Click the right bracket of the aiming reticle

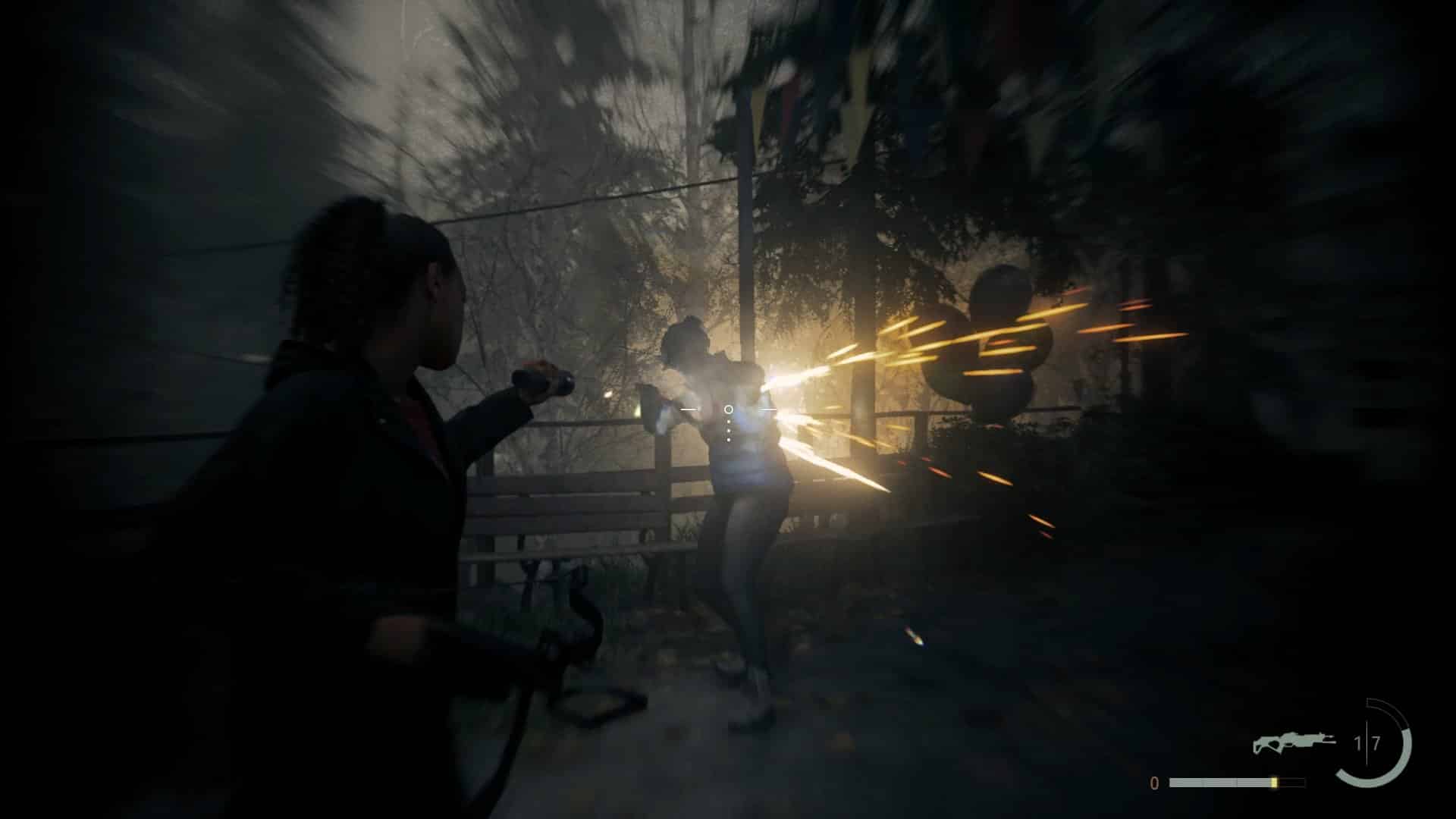(767, 409)
